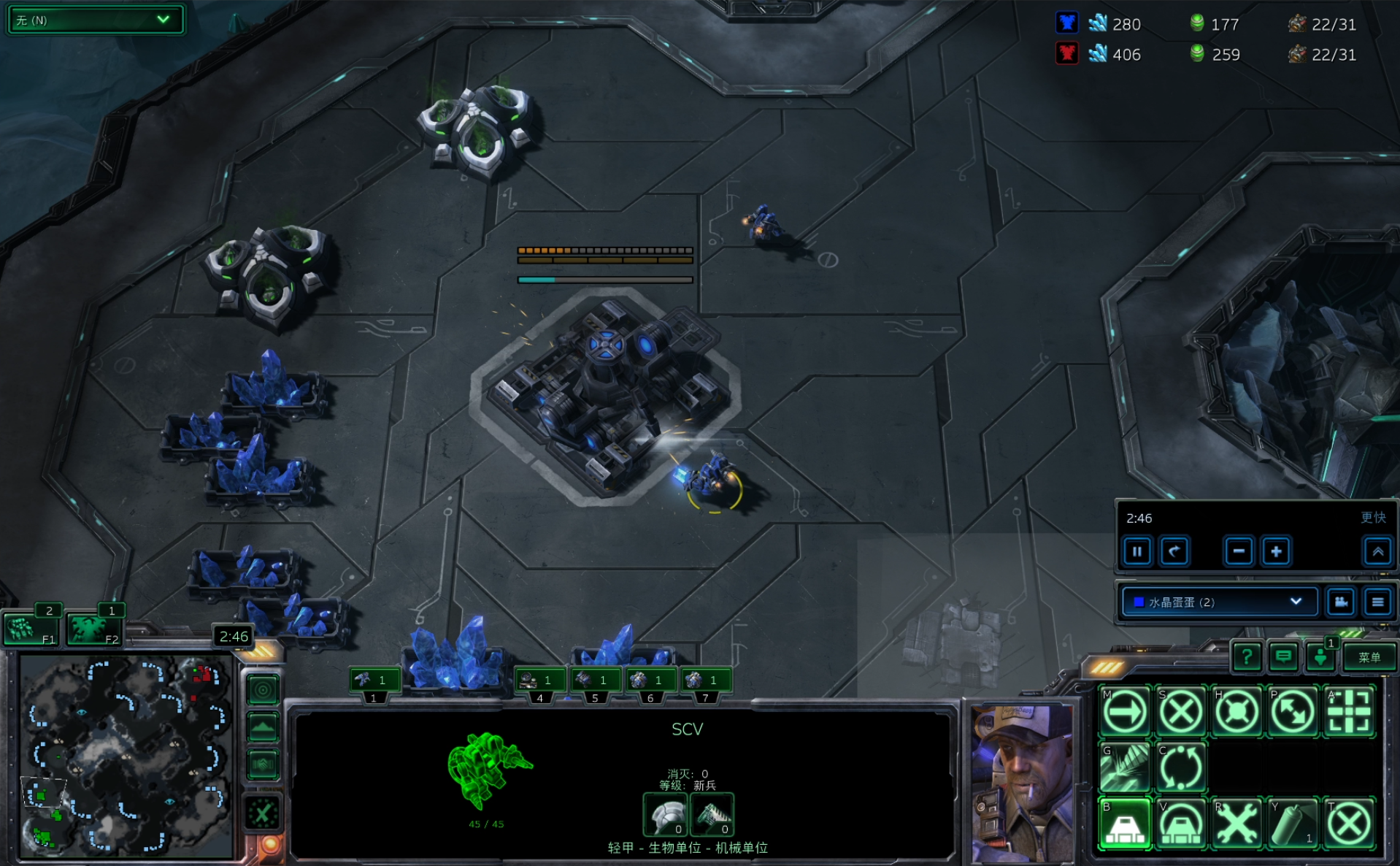The image size is (1400, 866).
Task: Collapse the replay control panel
Action: point(1377,551)
